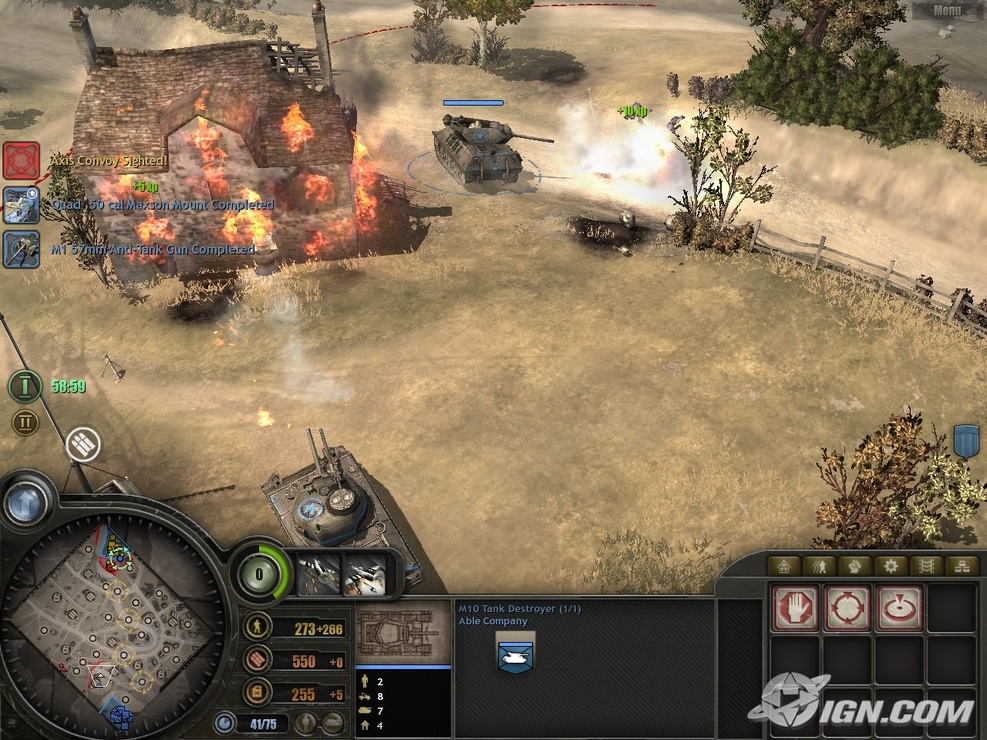Issue the Stop command with the hand icon
This screenshot has height=740, width=987.
[x=795, y=607]
